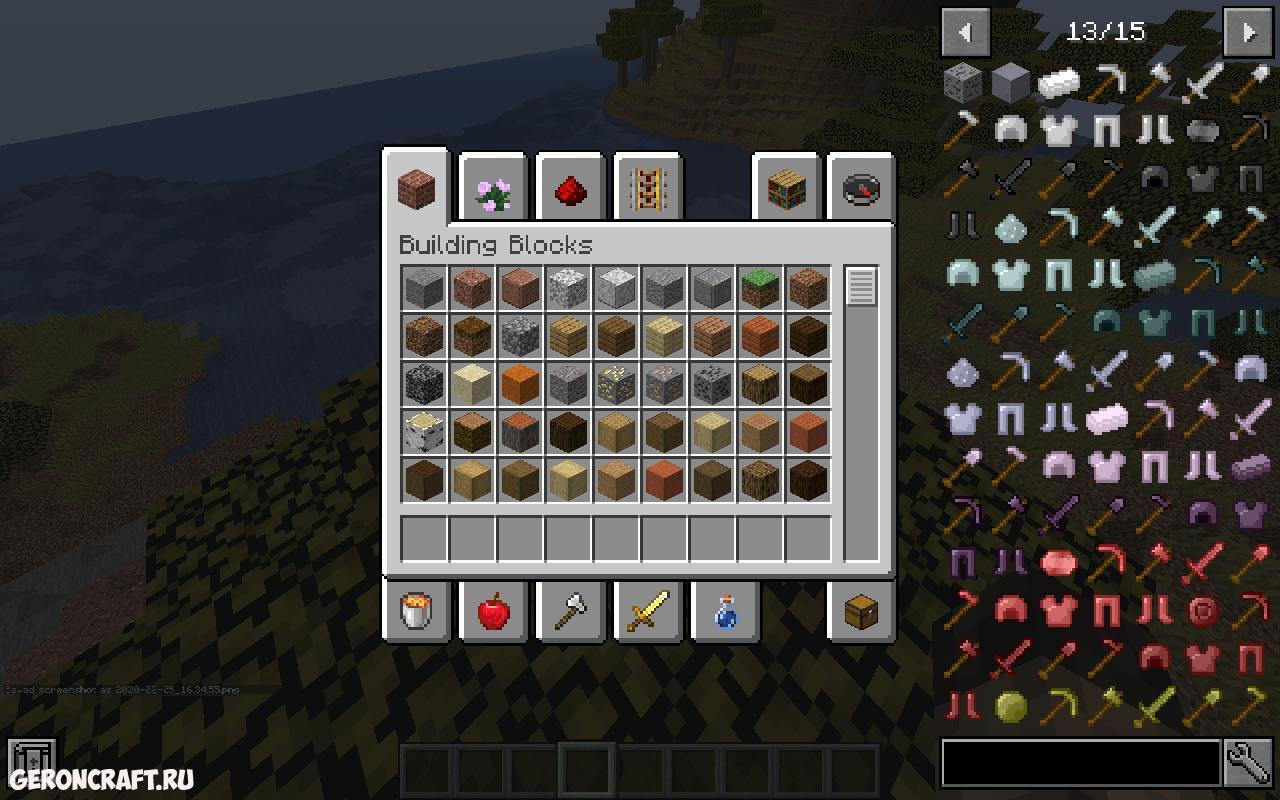Viewport: 1280px width, 800px height.
Task: Switch to the pink flower Decoration tab
Action: click(493, 190)
